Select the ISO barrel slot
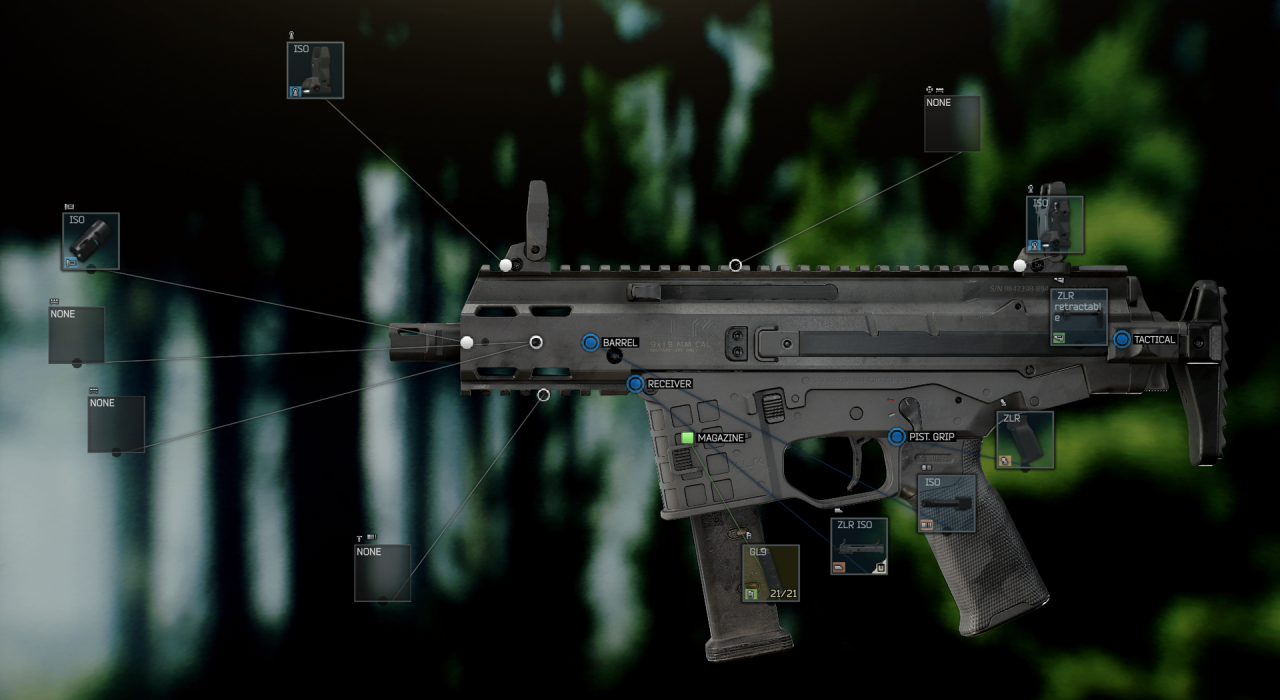 pyautogui.click(x=946, y=503)
